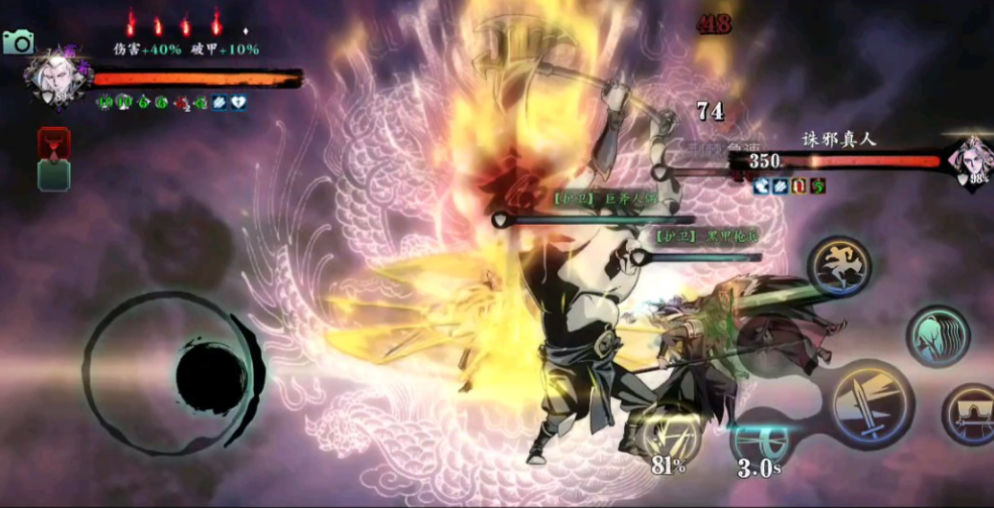The width and height of the screenshot is (994, 508).
Task: Select the boss portrait beside 诛邪真人
Action: click(968, 160)
